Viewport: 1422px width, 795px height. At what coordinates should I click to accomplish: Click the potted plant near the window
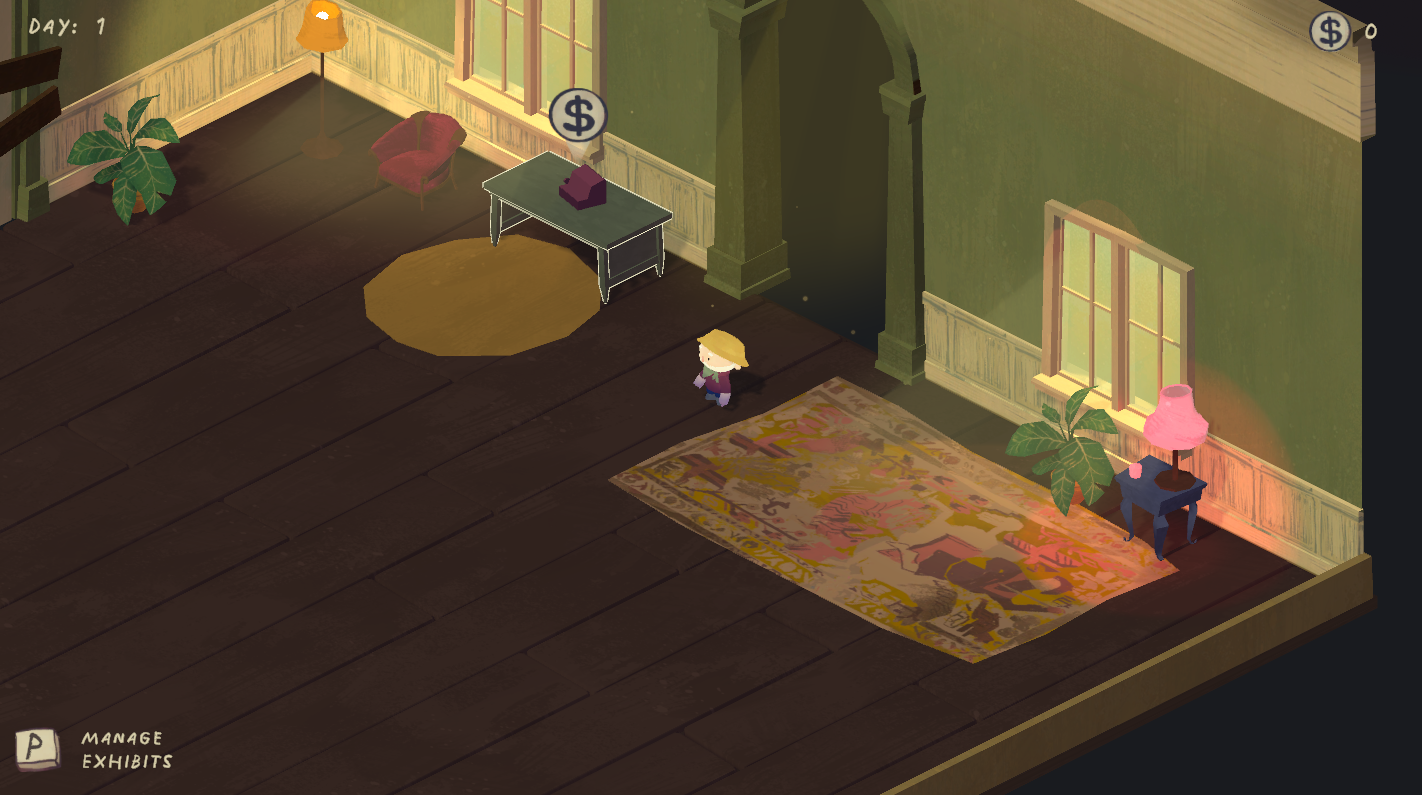1068,450
